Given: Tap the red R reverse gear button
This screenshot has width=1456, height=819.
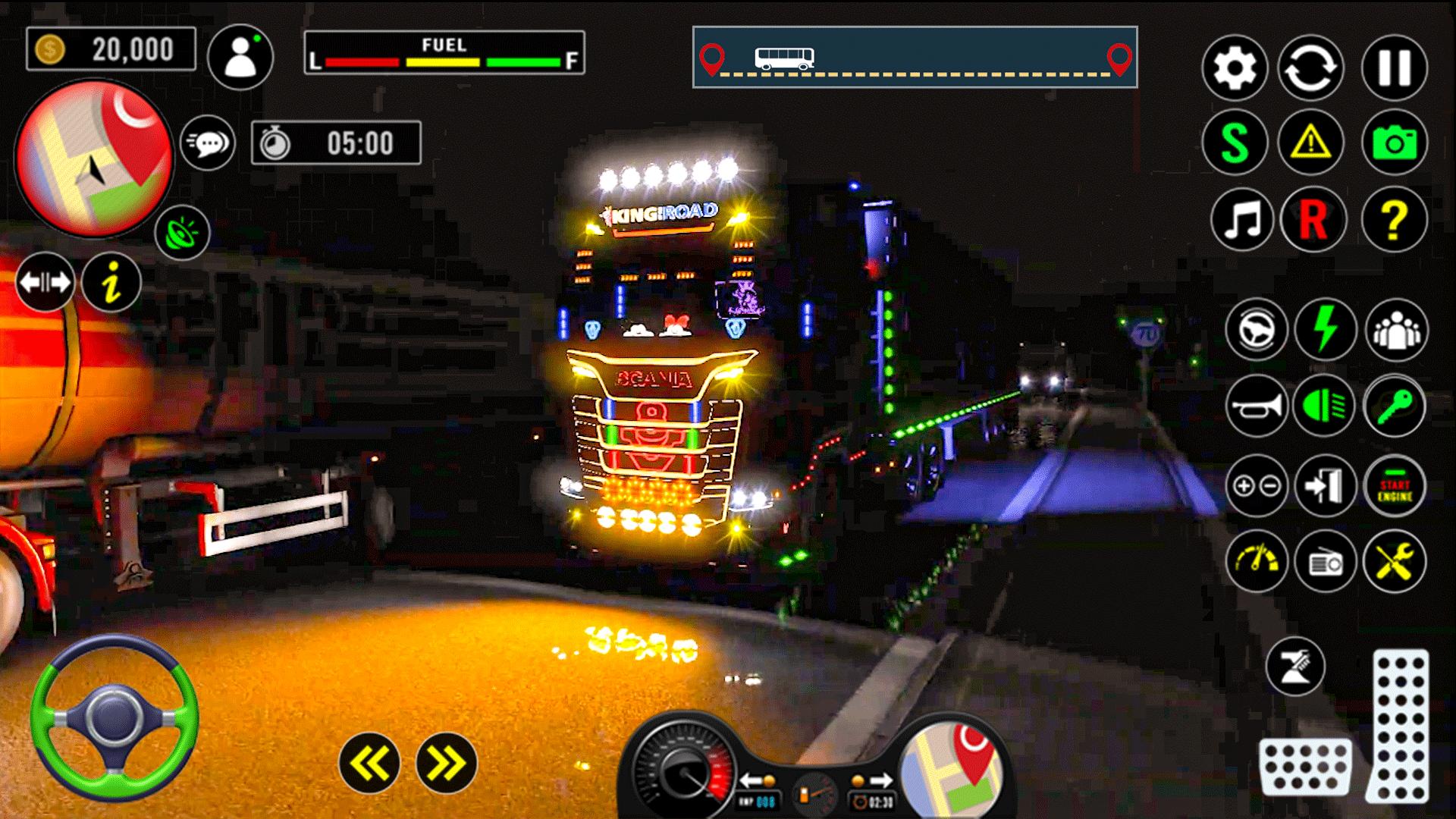Looking at the screenshot, I should point(1313,220).
